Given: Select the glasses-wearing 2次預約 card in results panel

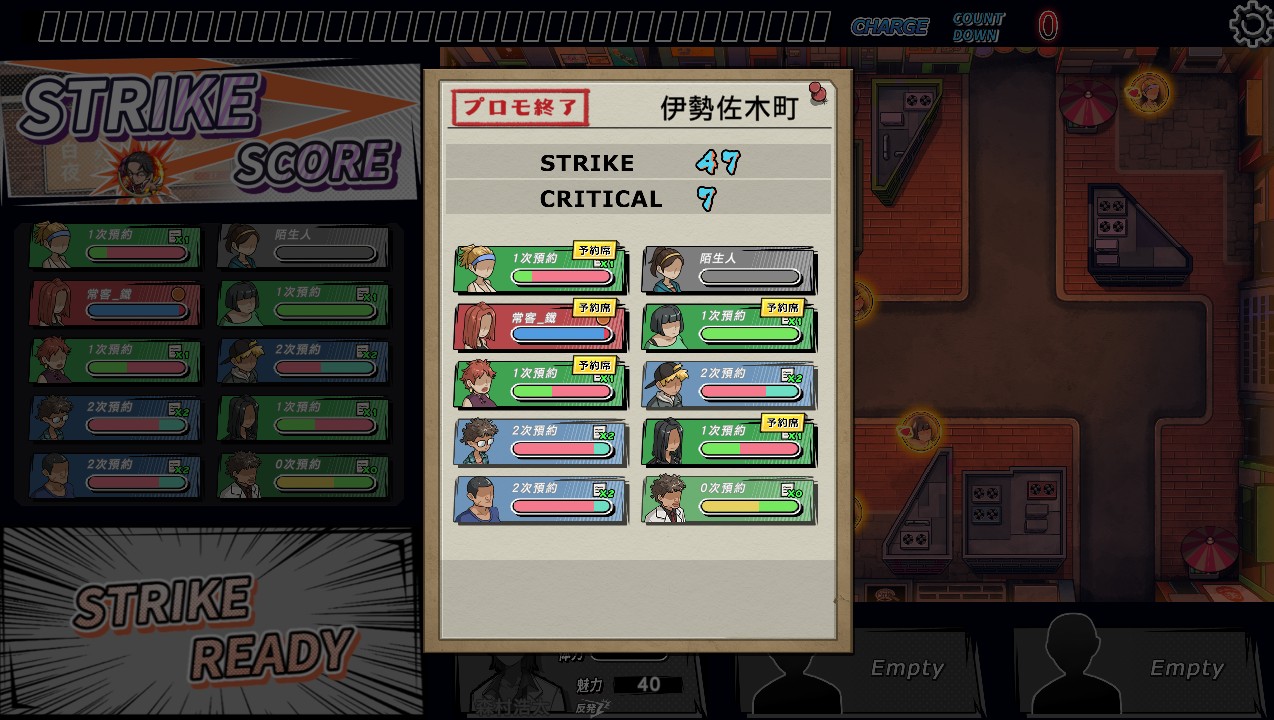Looking at the screenshot, I should pyautogui.click(x=540, y=442).
